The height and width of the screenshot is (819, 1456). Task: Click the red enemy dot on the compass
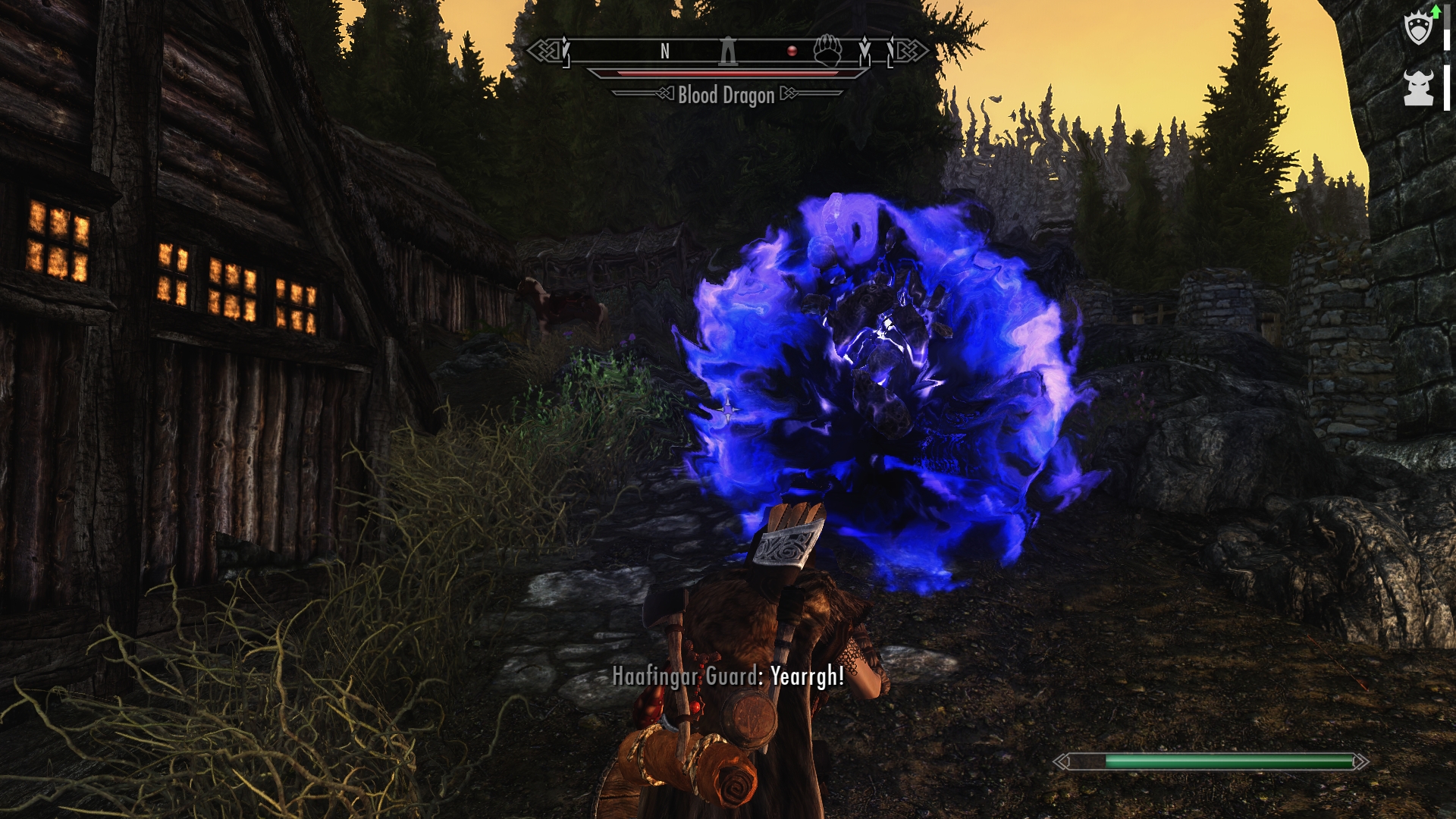[x=792, y=51]
